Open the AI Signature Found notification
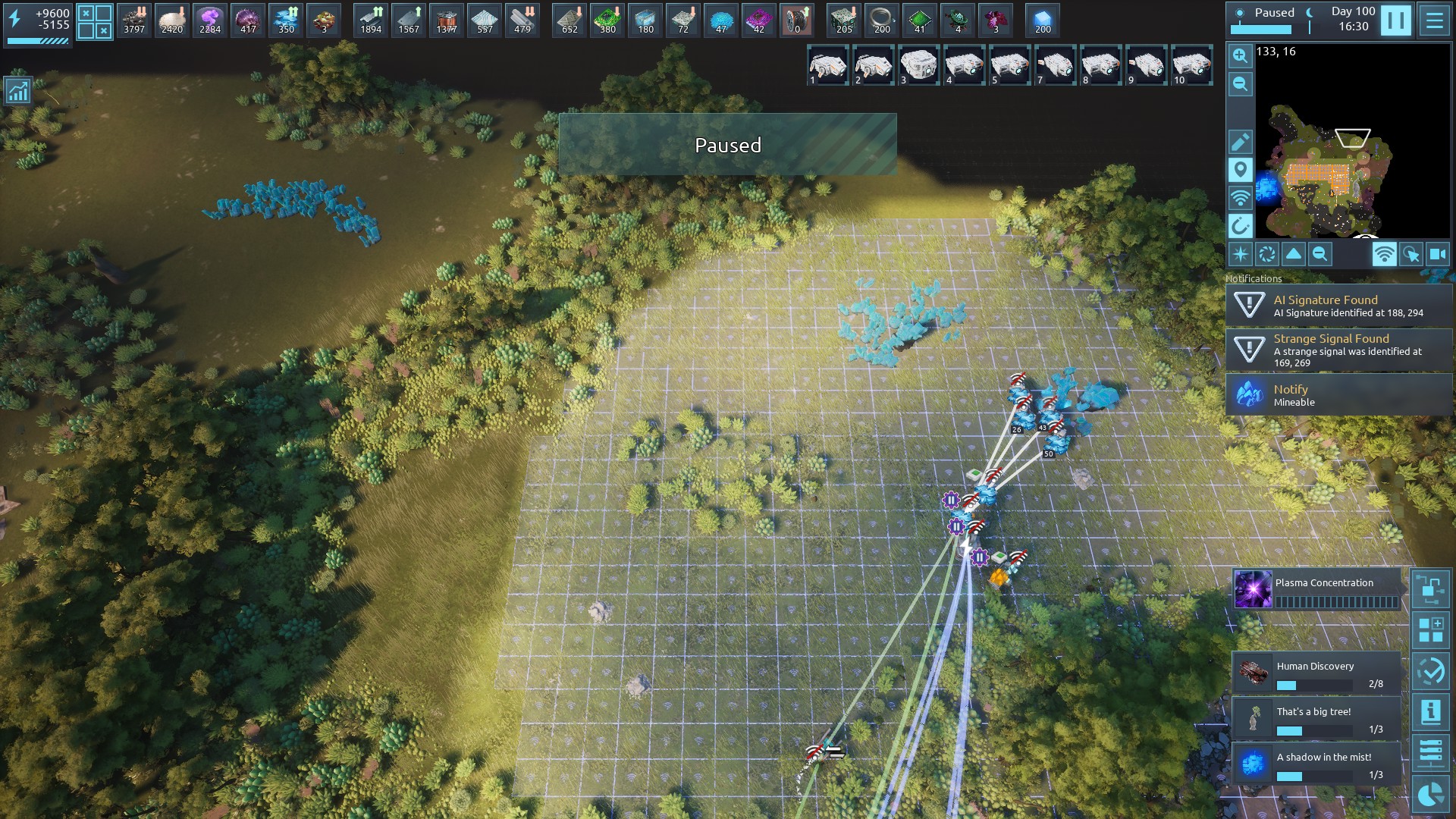 1338,306
